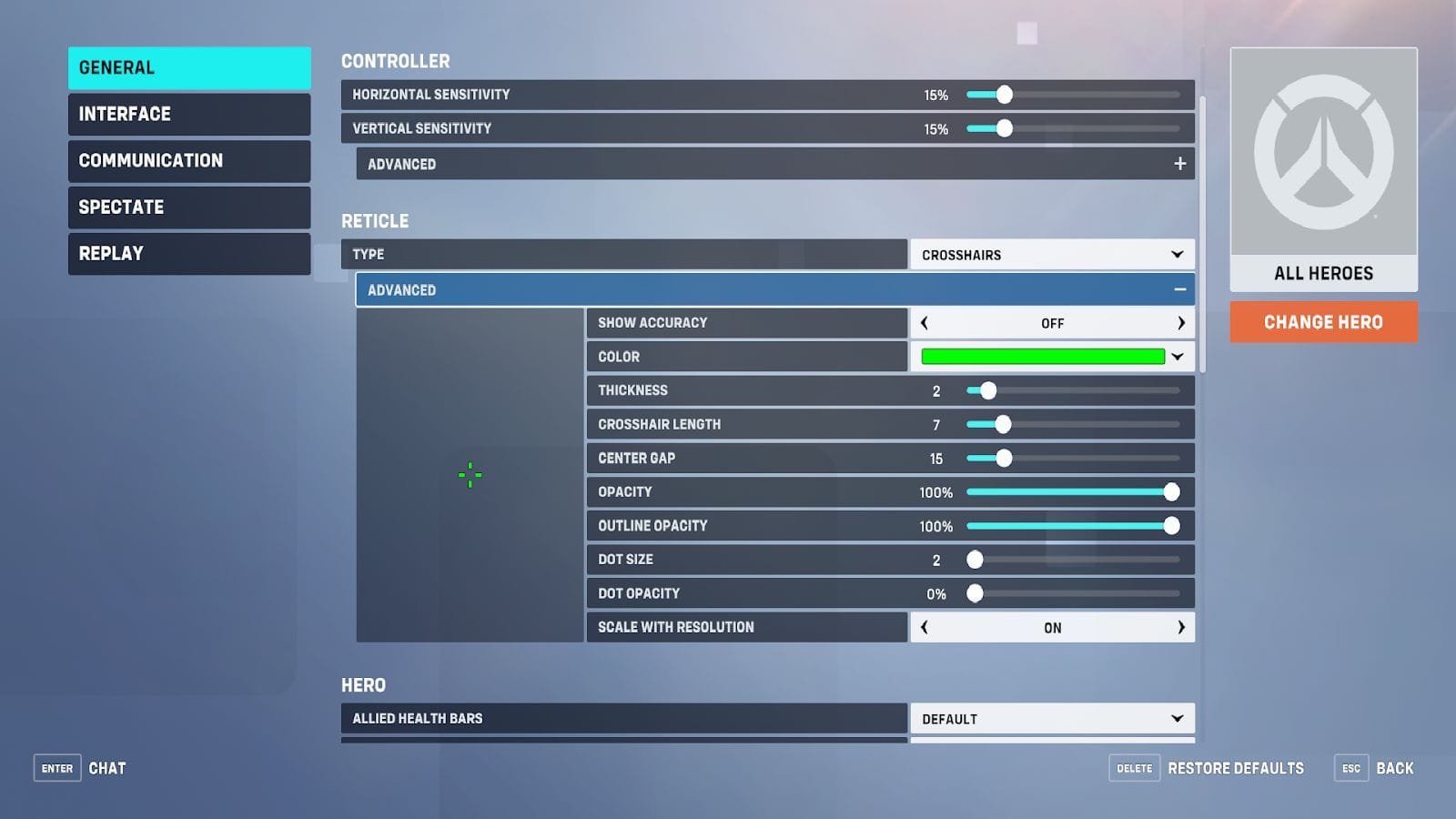This screenshot has width=1456, height=819.
Task: Open the Replay settings tab
Action: (x=188, y=253)
